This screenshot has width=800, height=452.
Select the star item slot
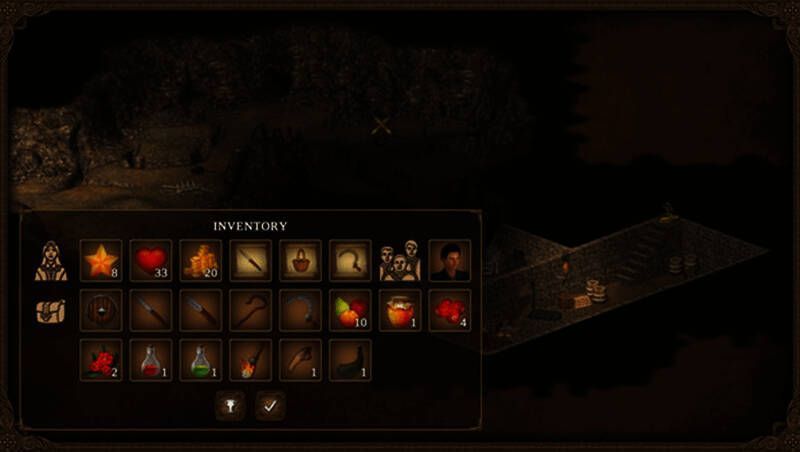click(x=100, y=260)
